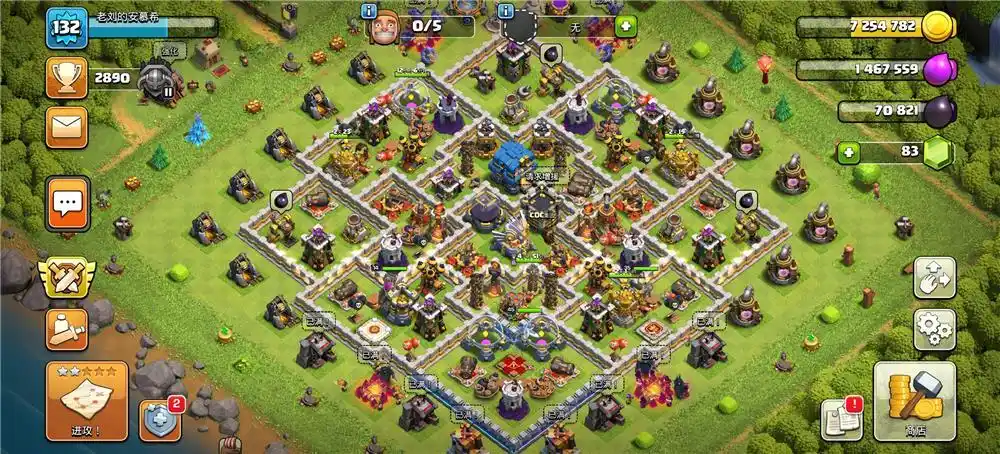Show shield info via the shield's i icon

tap(506, 10)
